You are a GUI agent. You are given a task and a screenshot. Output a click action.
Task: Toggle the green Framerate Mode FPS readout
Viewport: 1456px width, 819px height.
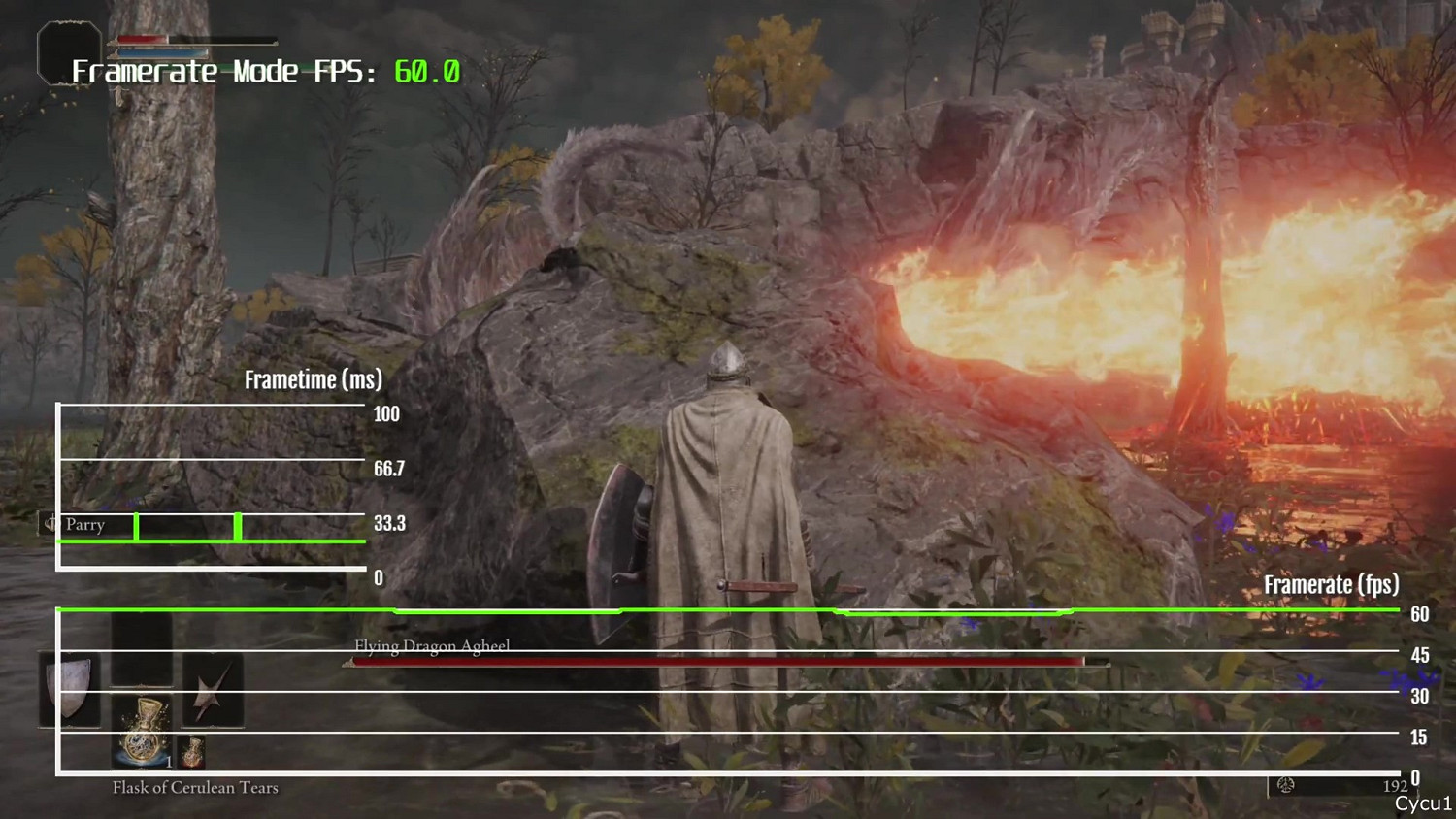click(429, 71)
